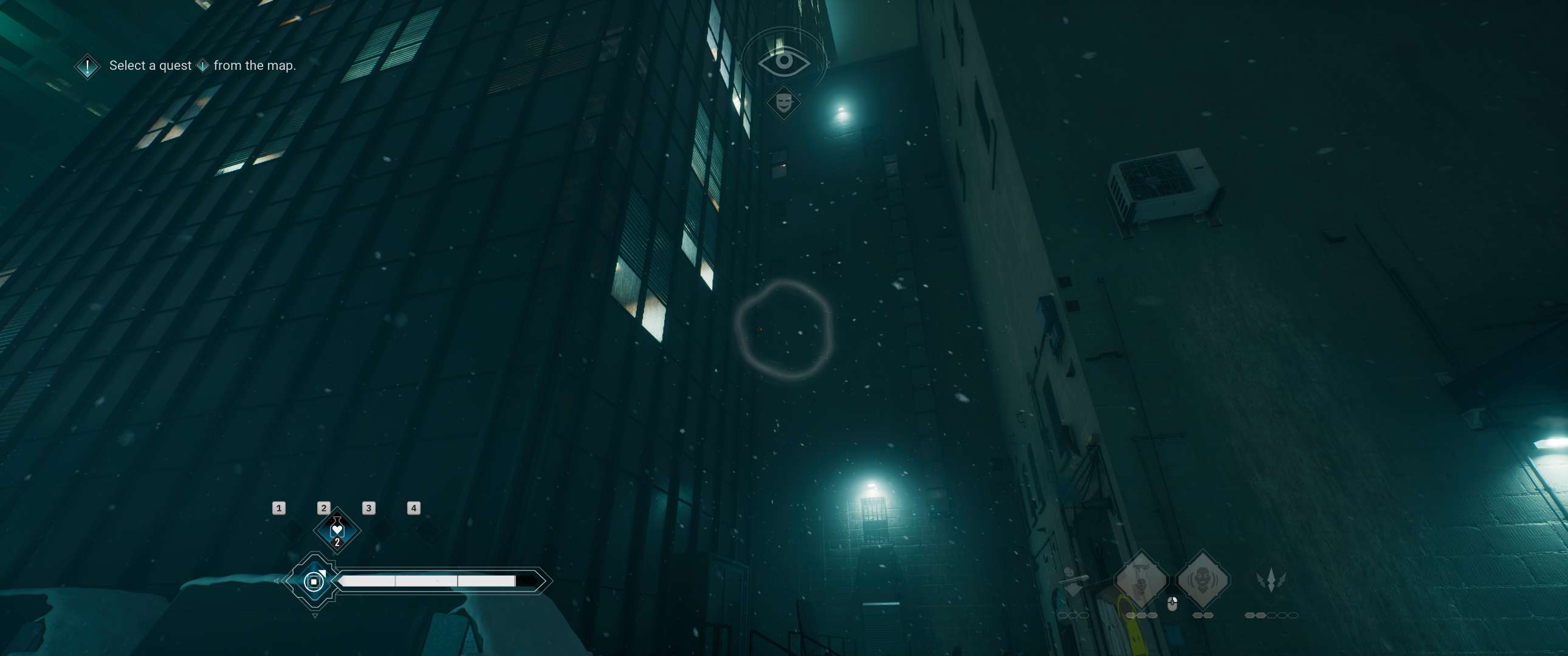This screenshot has height=656, width=1568.
Task: Select the masked face stealth icon below the eye
Action: tap(784, 101)
